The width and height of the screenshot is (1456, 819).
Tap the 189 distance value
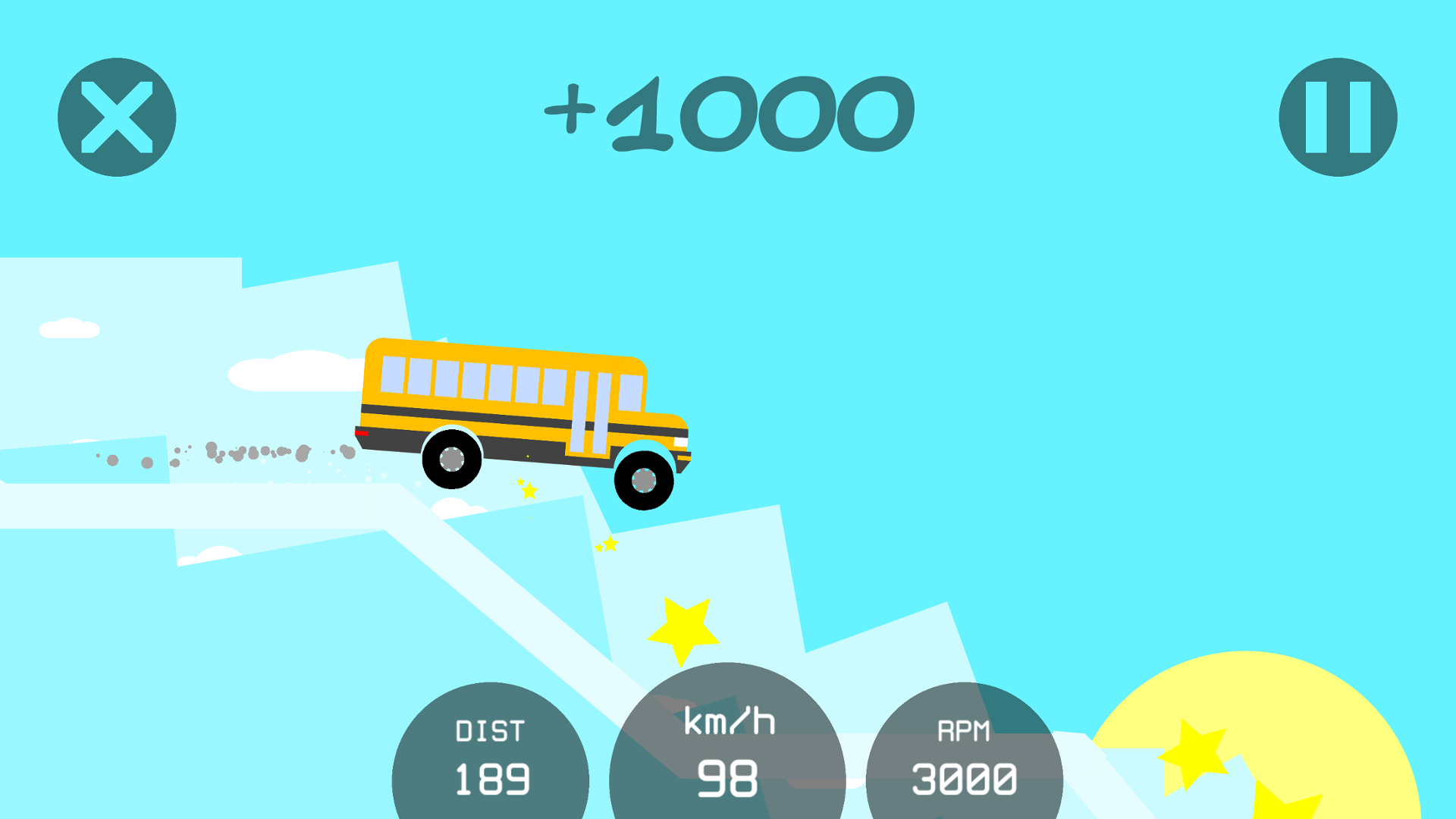[491, 778]
